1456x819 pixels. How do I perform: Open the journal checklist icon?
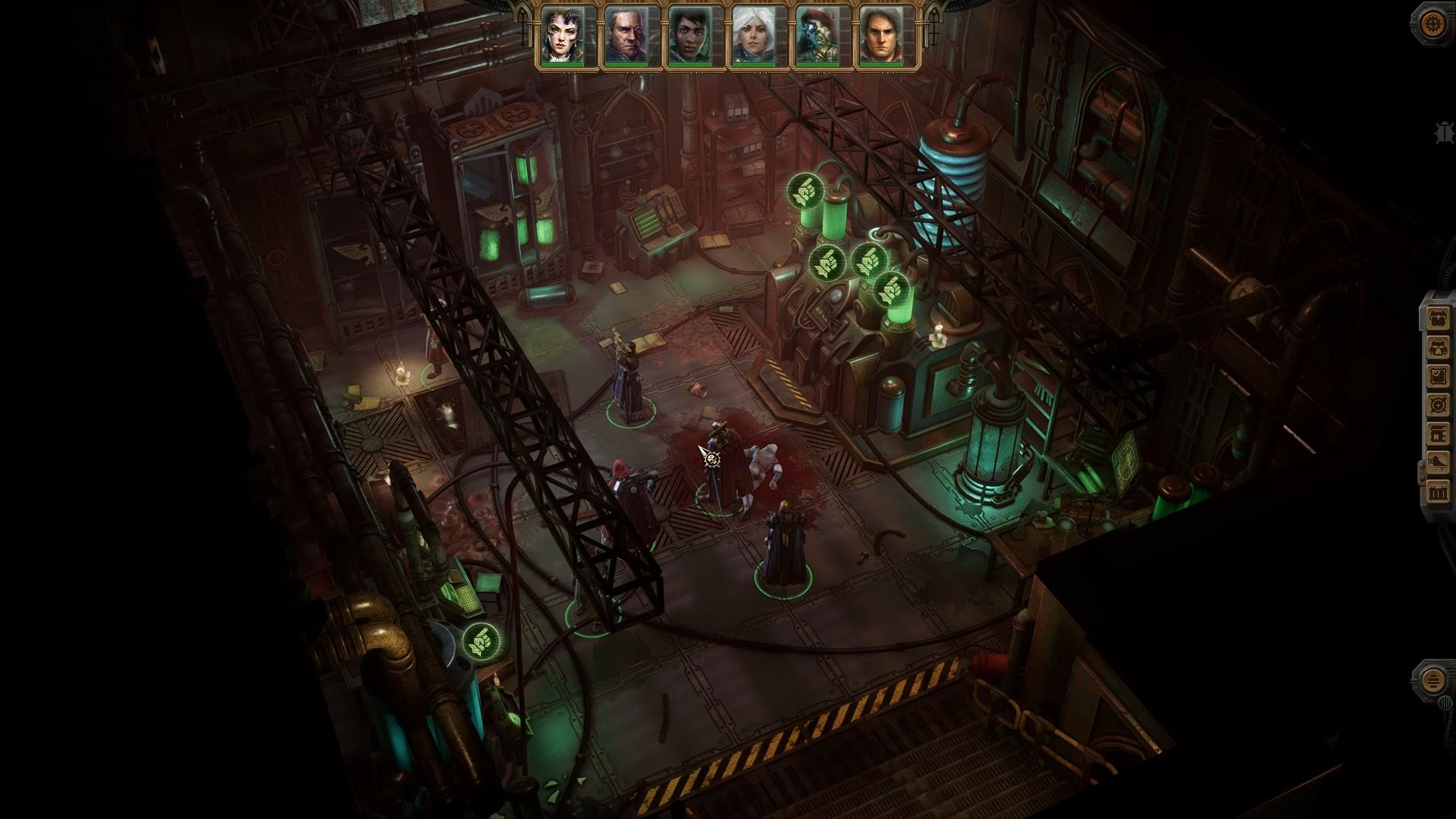click(1439, 377)
